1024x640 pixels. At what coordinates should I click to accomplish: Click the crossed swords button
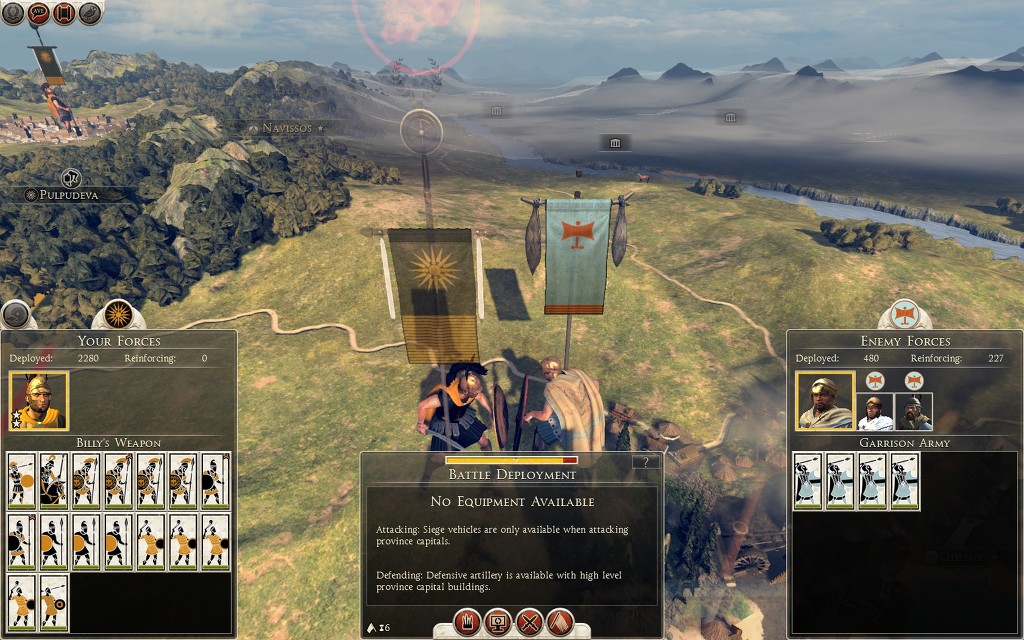pos(529,622)
